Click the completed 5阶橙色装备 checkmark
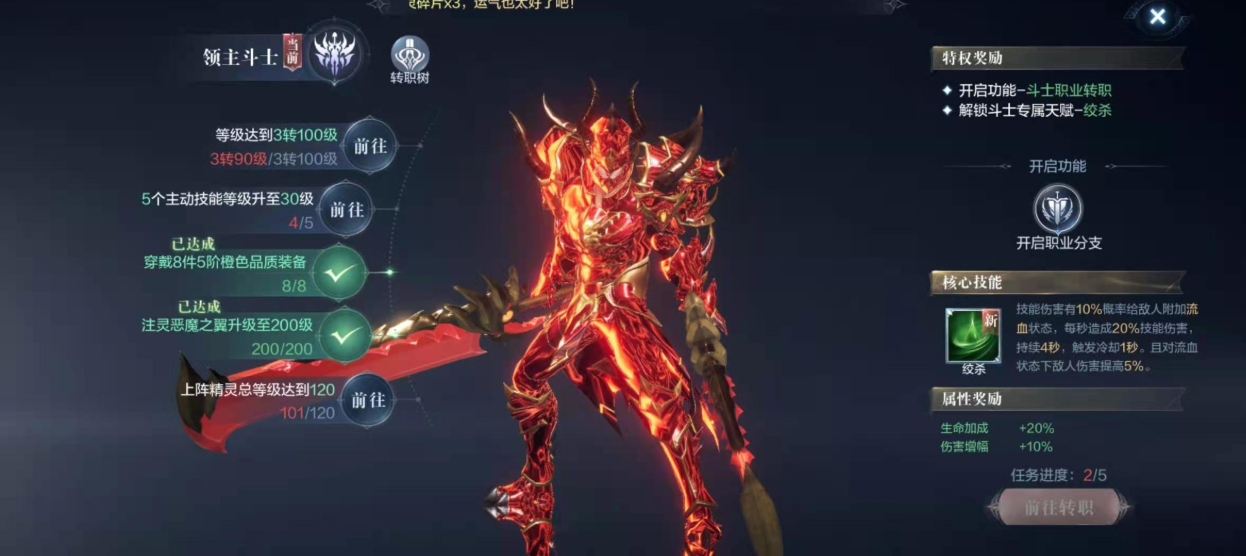 click(341, 272)
